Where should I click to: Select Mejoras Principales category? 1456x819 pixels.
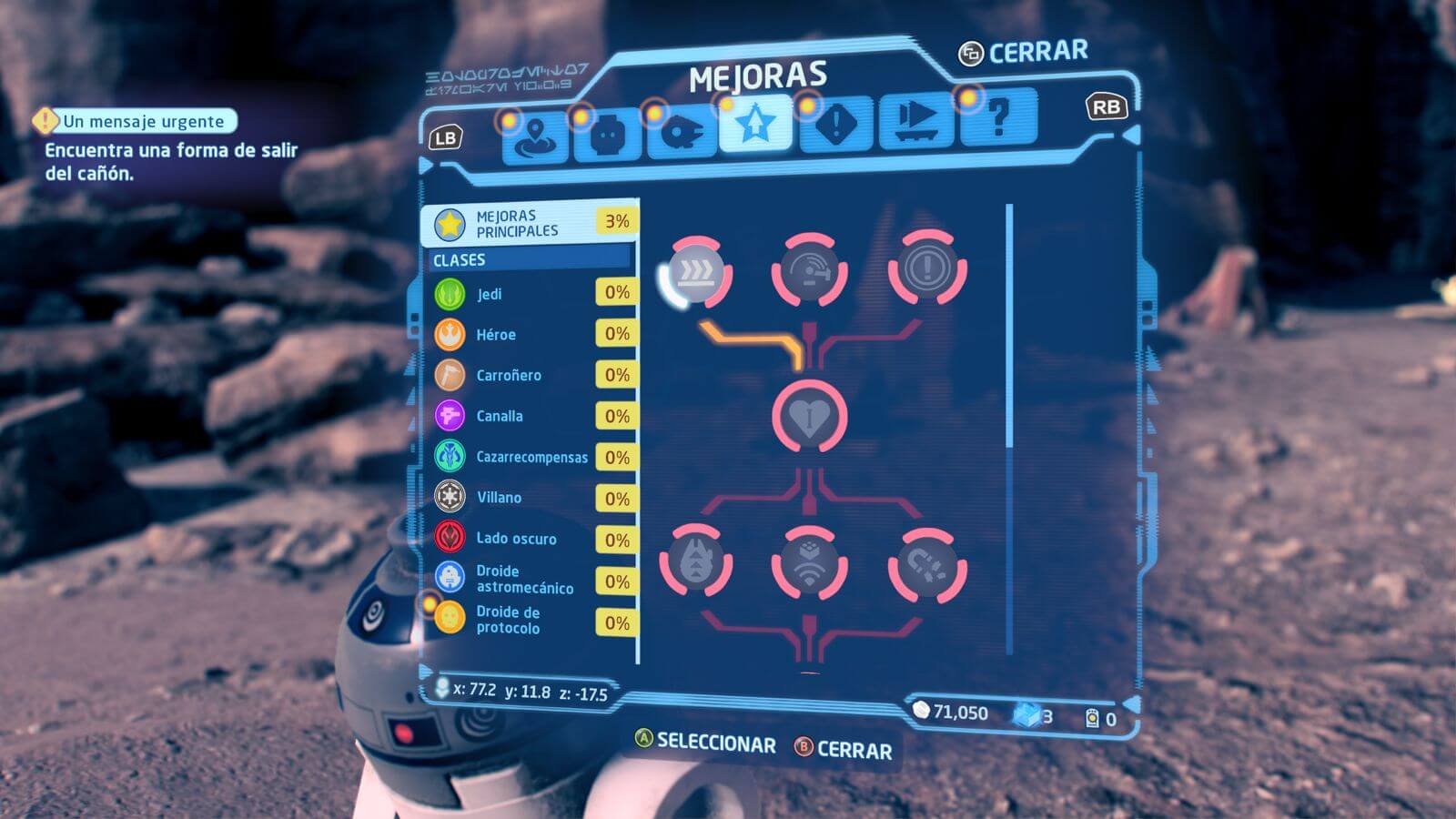(530, 223)
